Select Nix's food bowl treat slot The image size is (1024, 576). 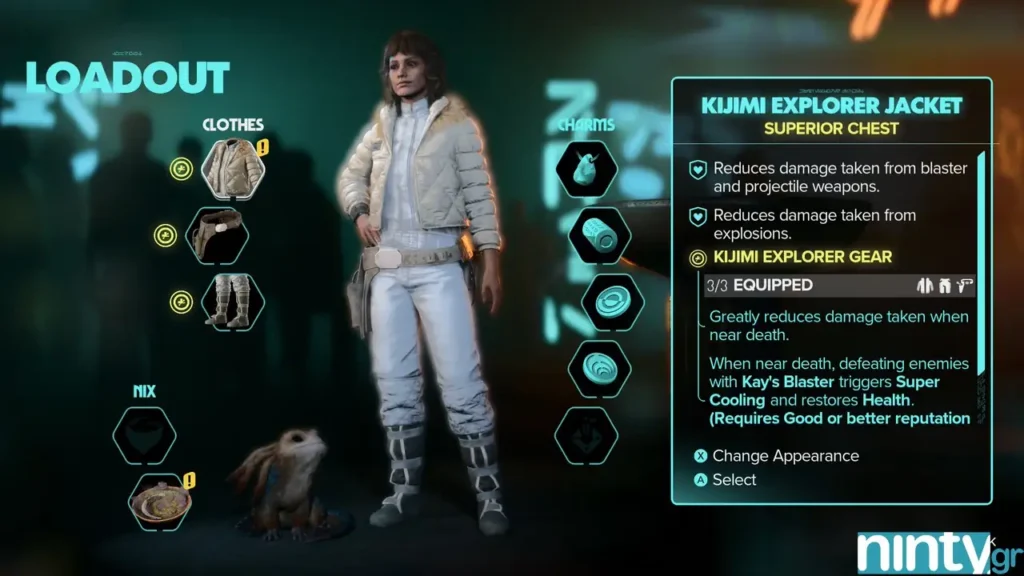[160, 501]
